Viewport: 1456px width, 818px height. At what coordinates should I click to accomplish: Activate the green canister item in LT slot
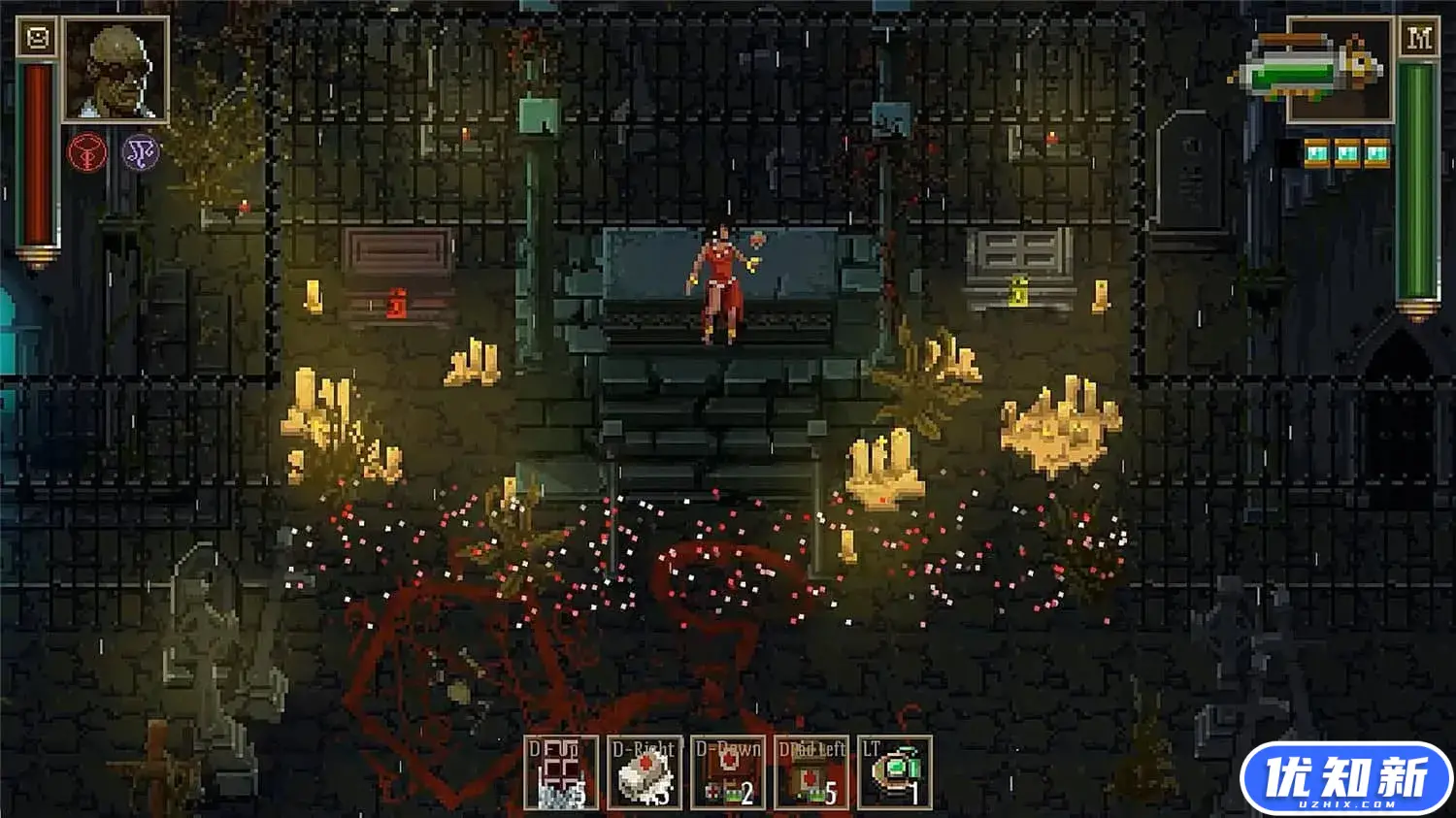[895, 772]
